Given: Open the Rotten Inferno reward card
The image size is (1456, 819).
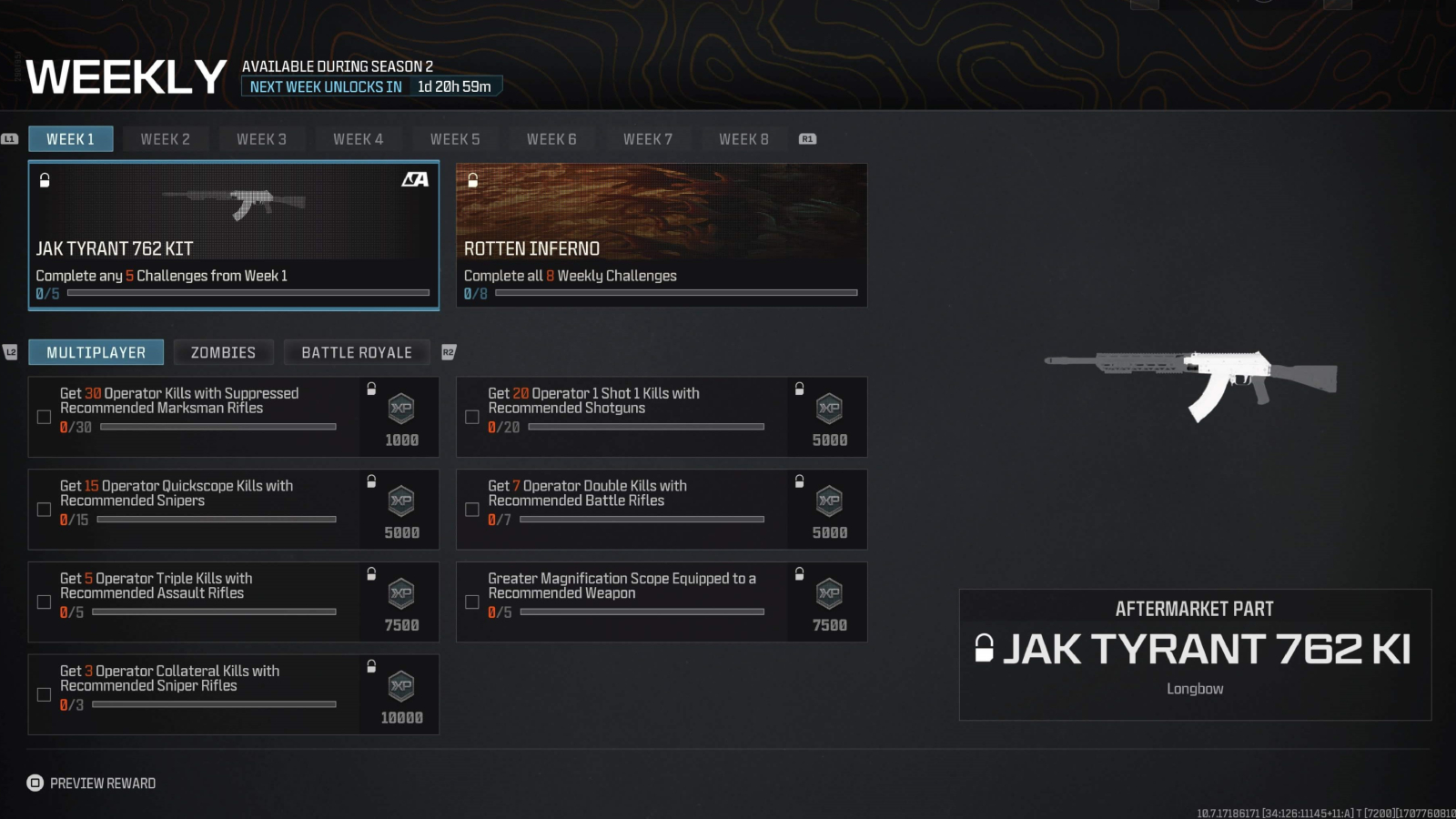Looking at the screenshot, I should [662, 235].
